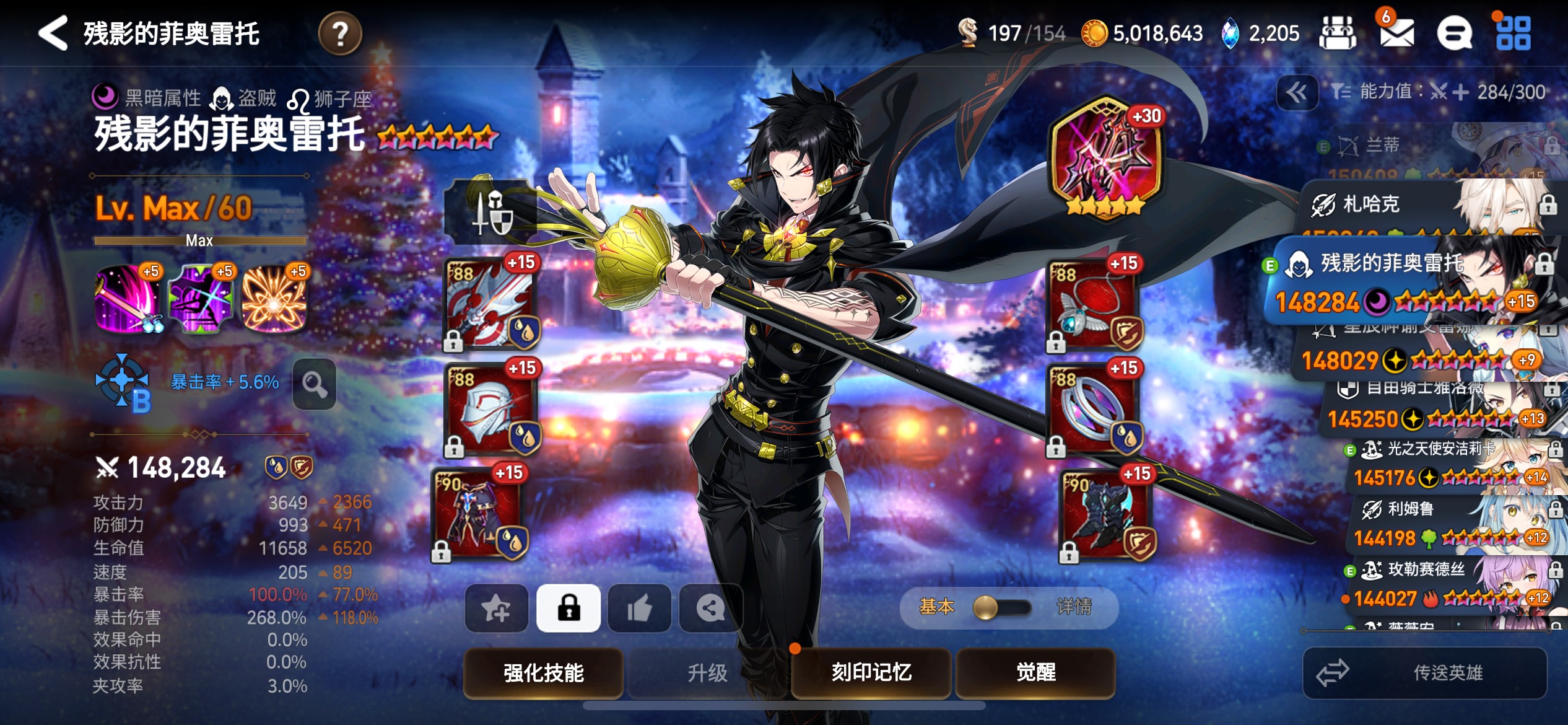Click the white padlock lock-hero button
This screenshot has width=1568, height=725.
tap(568, 608)
